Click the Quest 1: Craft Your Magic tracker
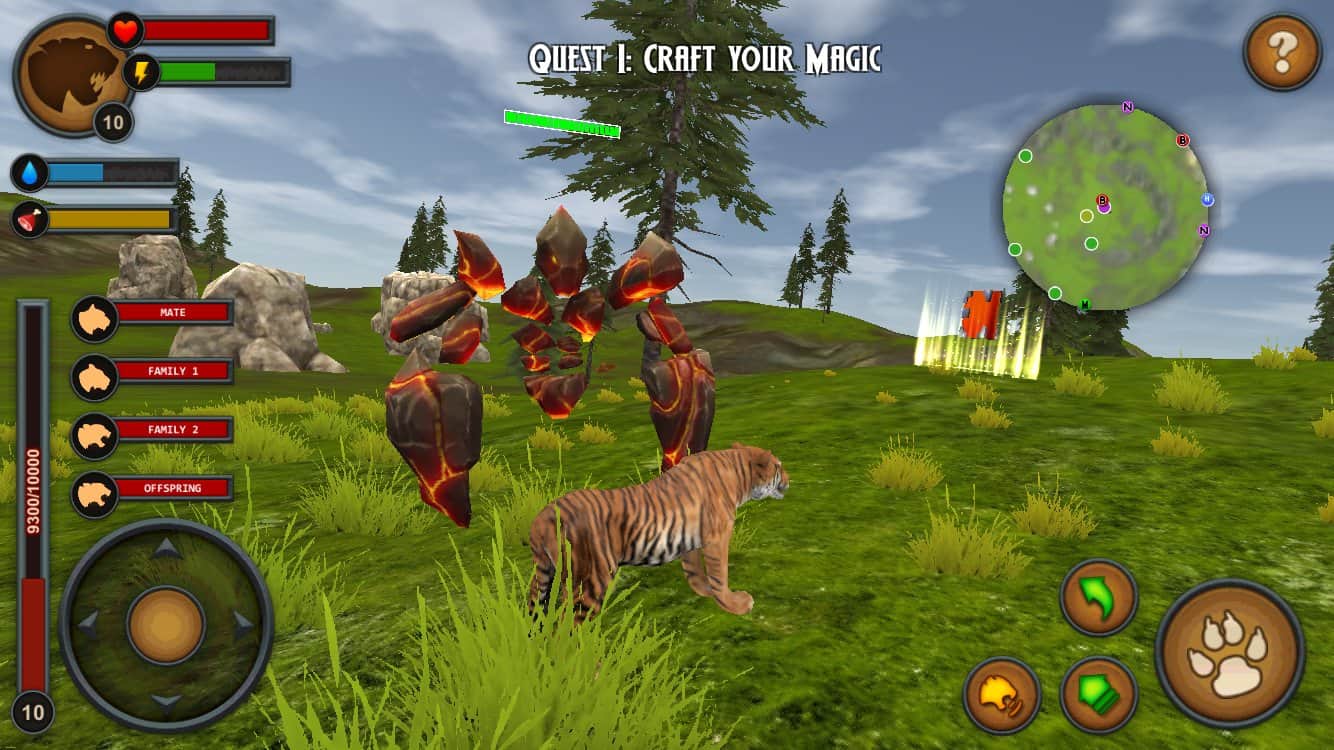The image size is (1334, 750). pyautogui.click(x=704, y=59)
